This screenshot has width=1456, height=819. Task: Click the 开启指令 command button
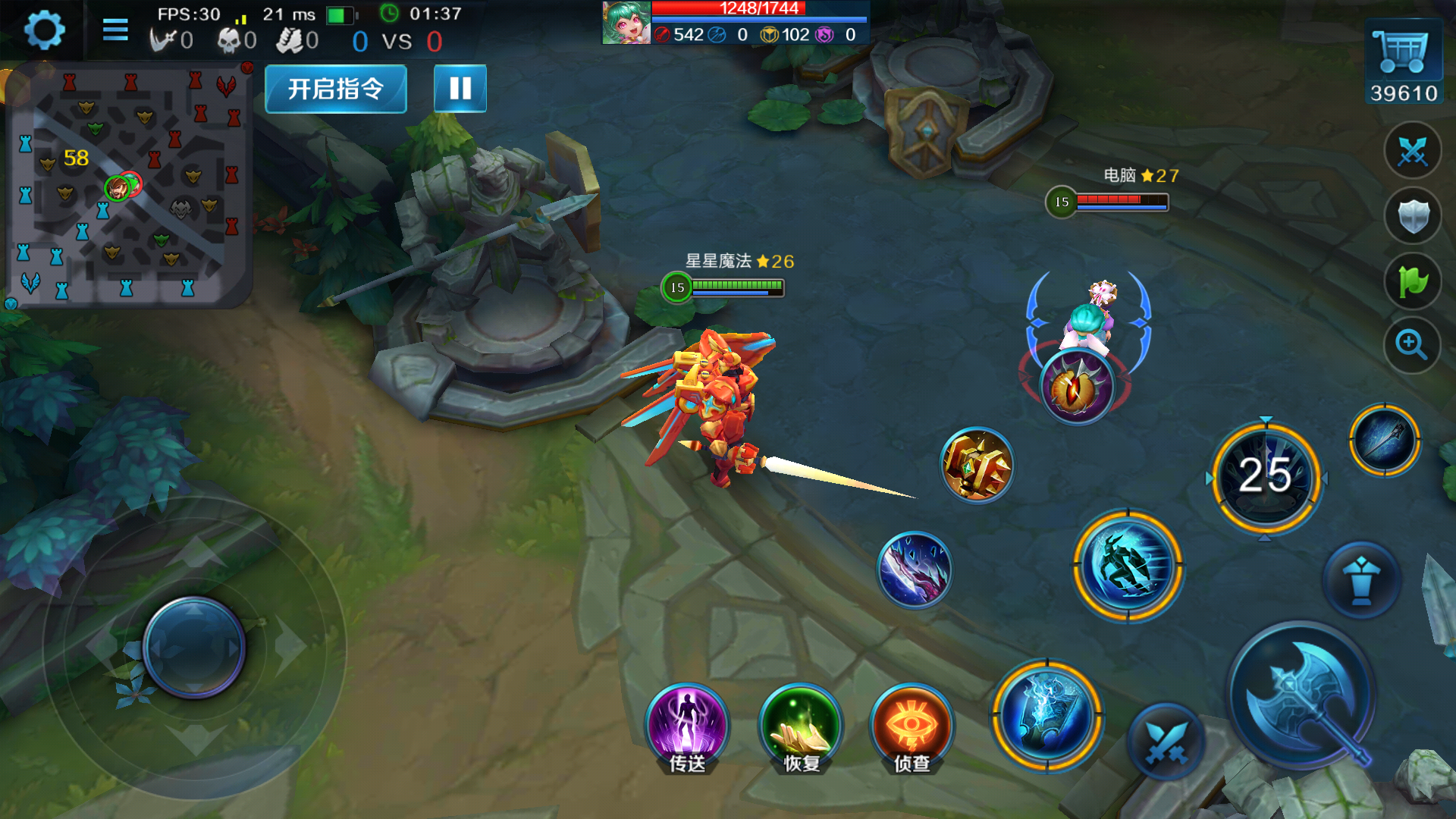click(336, 89)
